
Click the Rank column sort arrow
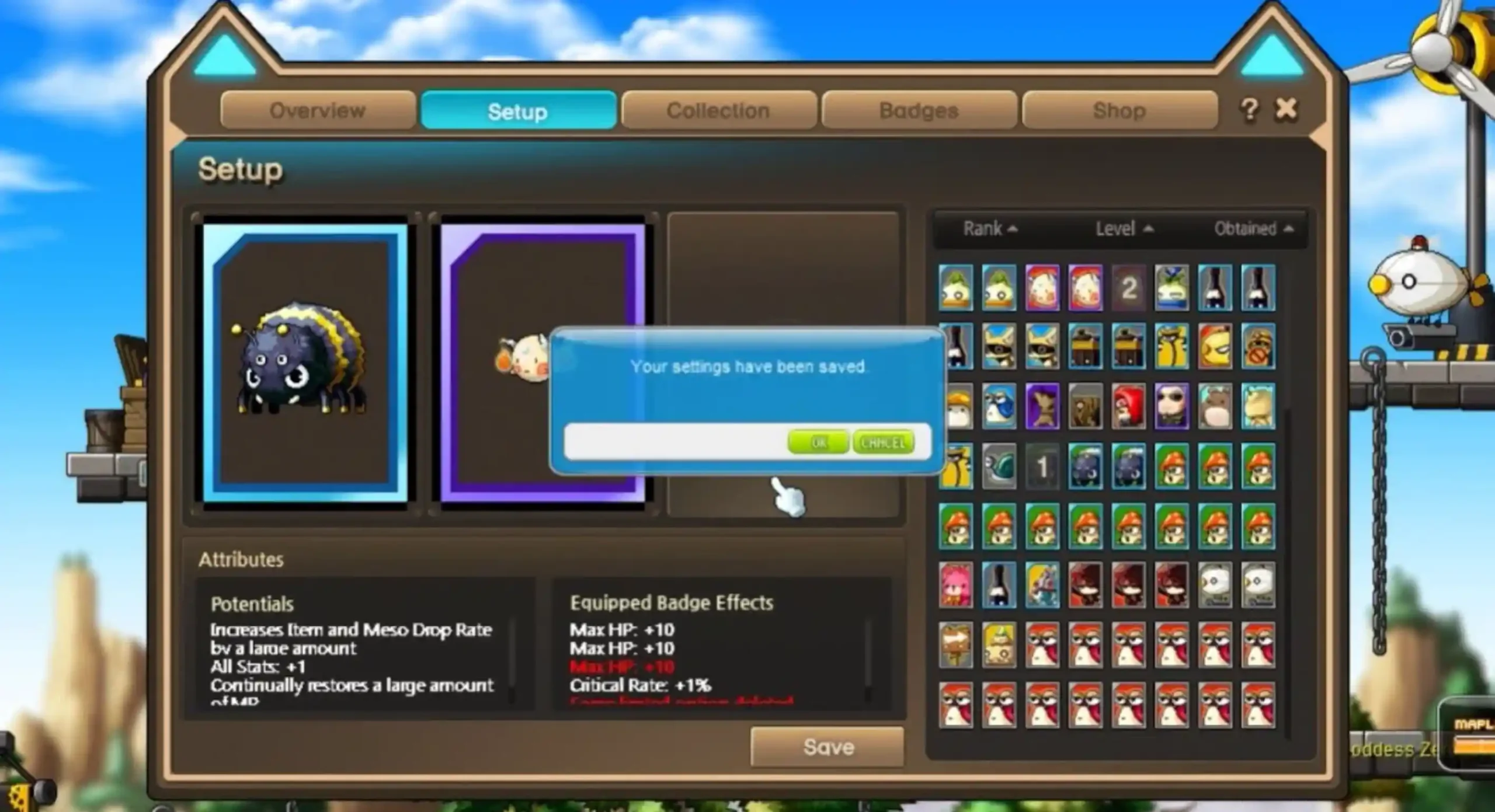[x=1012, y=229]
